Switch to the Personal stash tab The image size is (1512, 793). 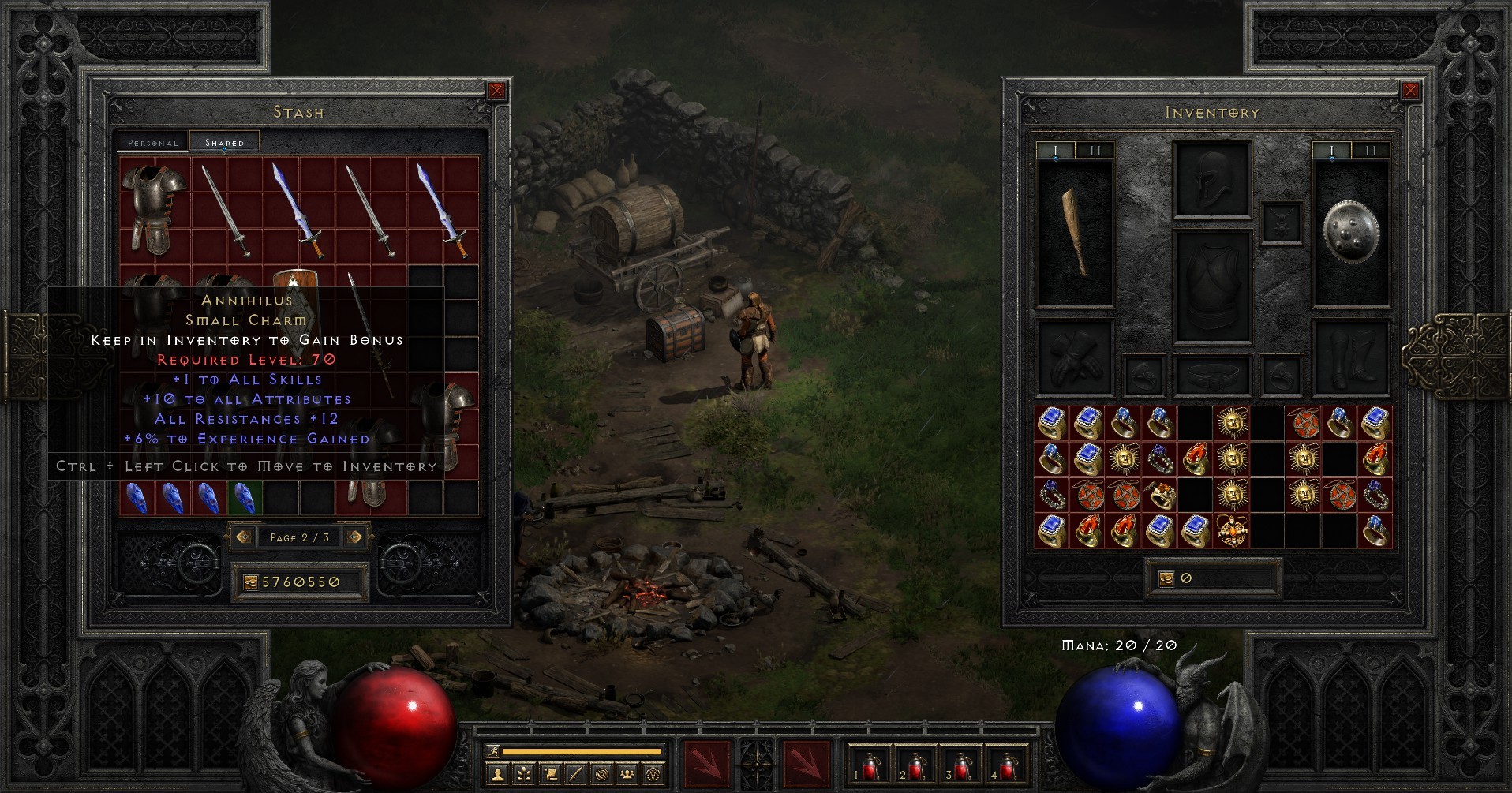152,143
